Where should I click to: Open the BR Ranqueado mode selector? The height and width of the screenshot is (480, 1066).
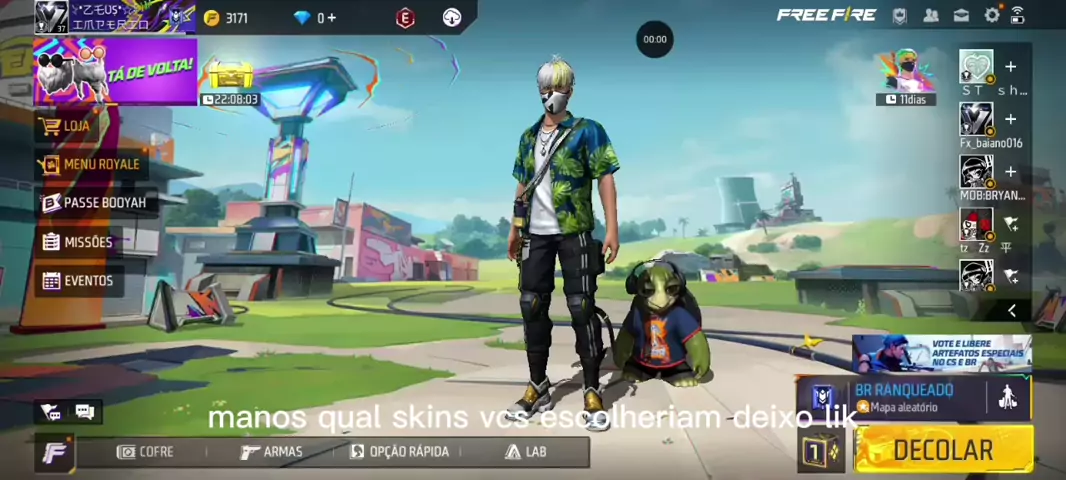tap(900, 397)
